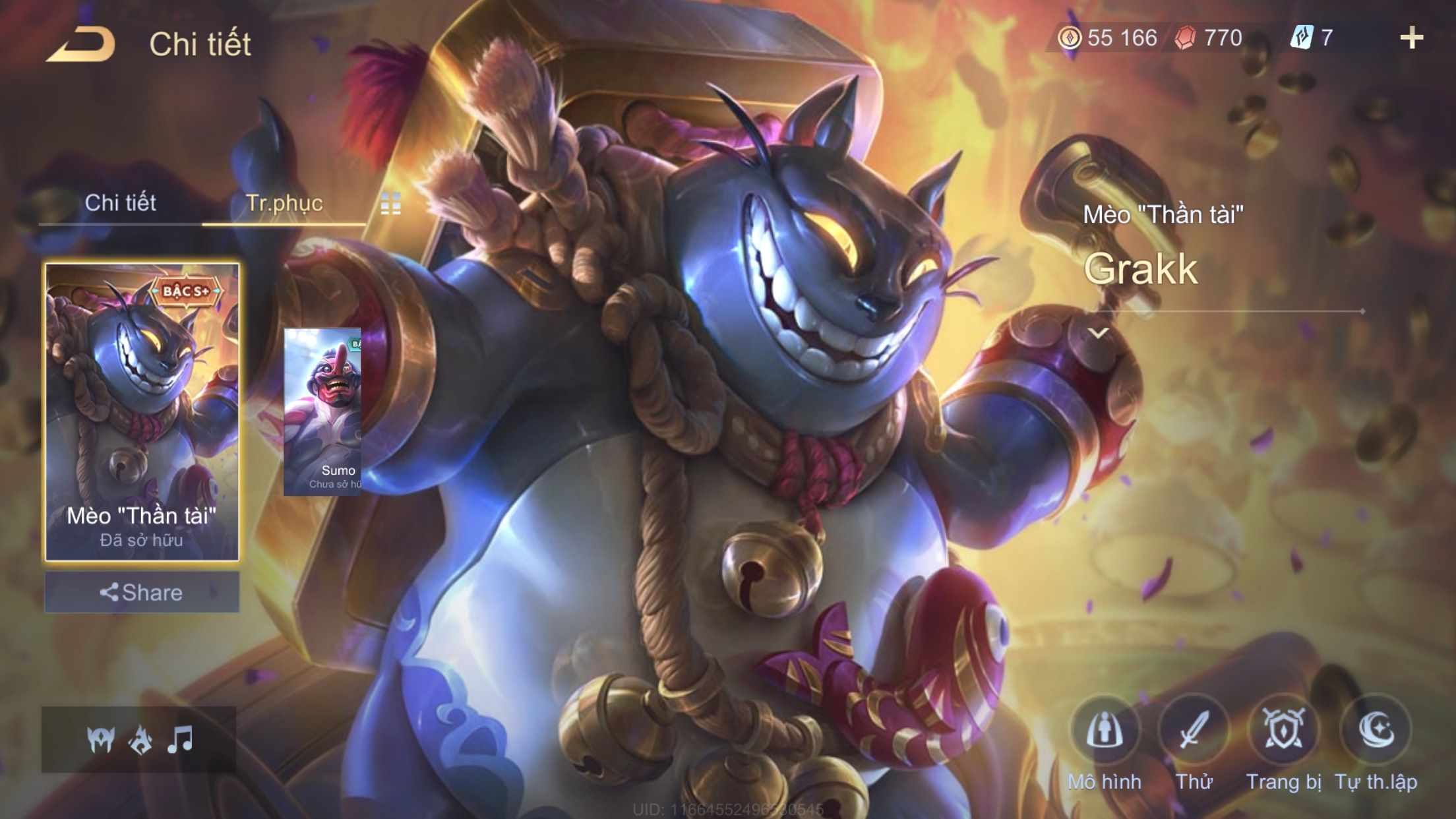Open the Tr.phục skins tab

[x=284, y=202]
